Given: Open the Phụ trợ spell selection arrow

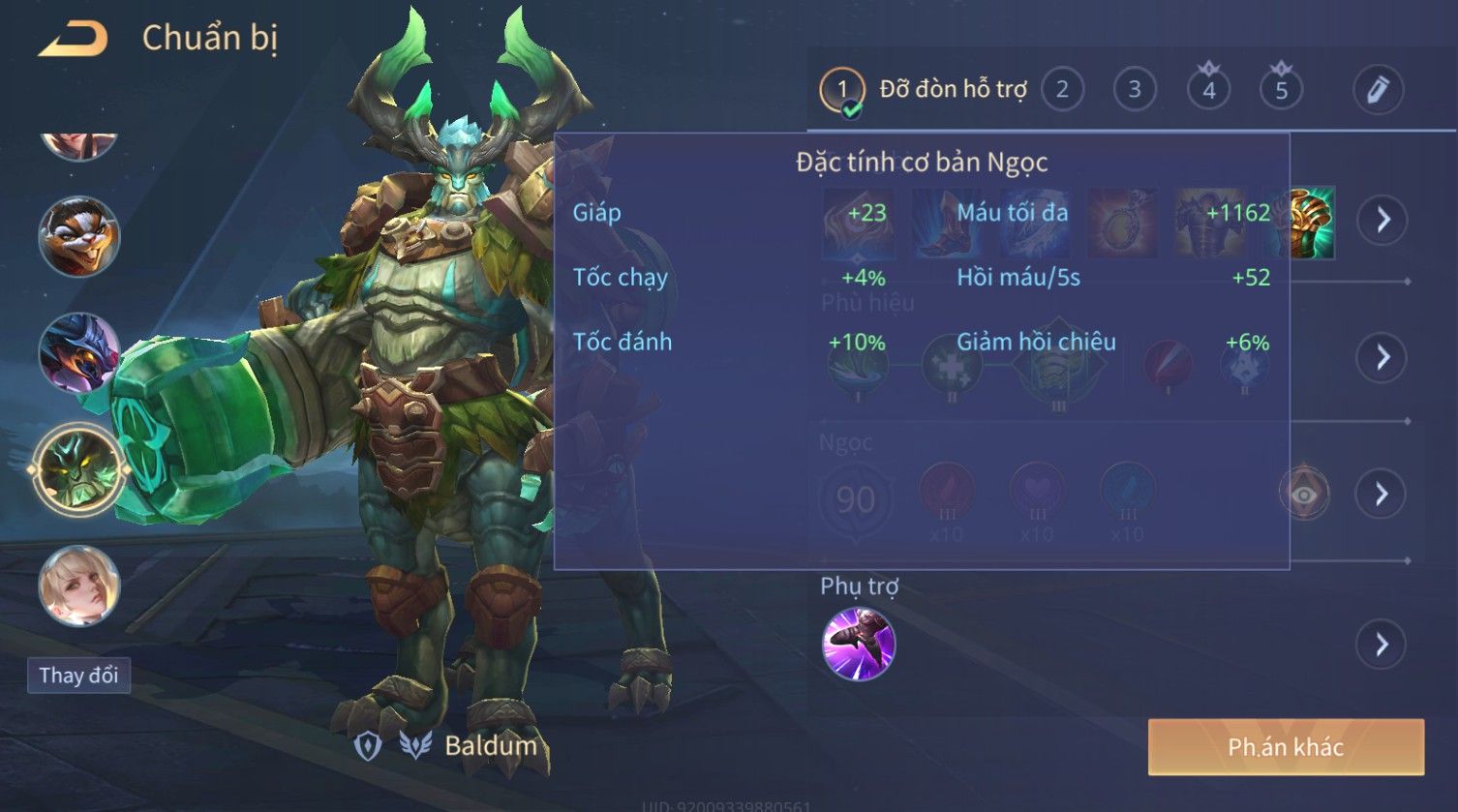Looking at the screenshot, I should (x=1382, y=644).
